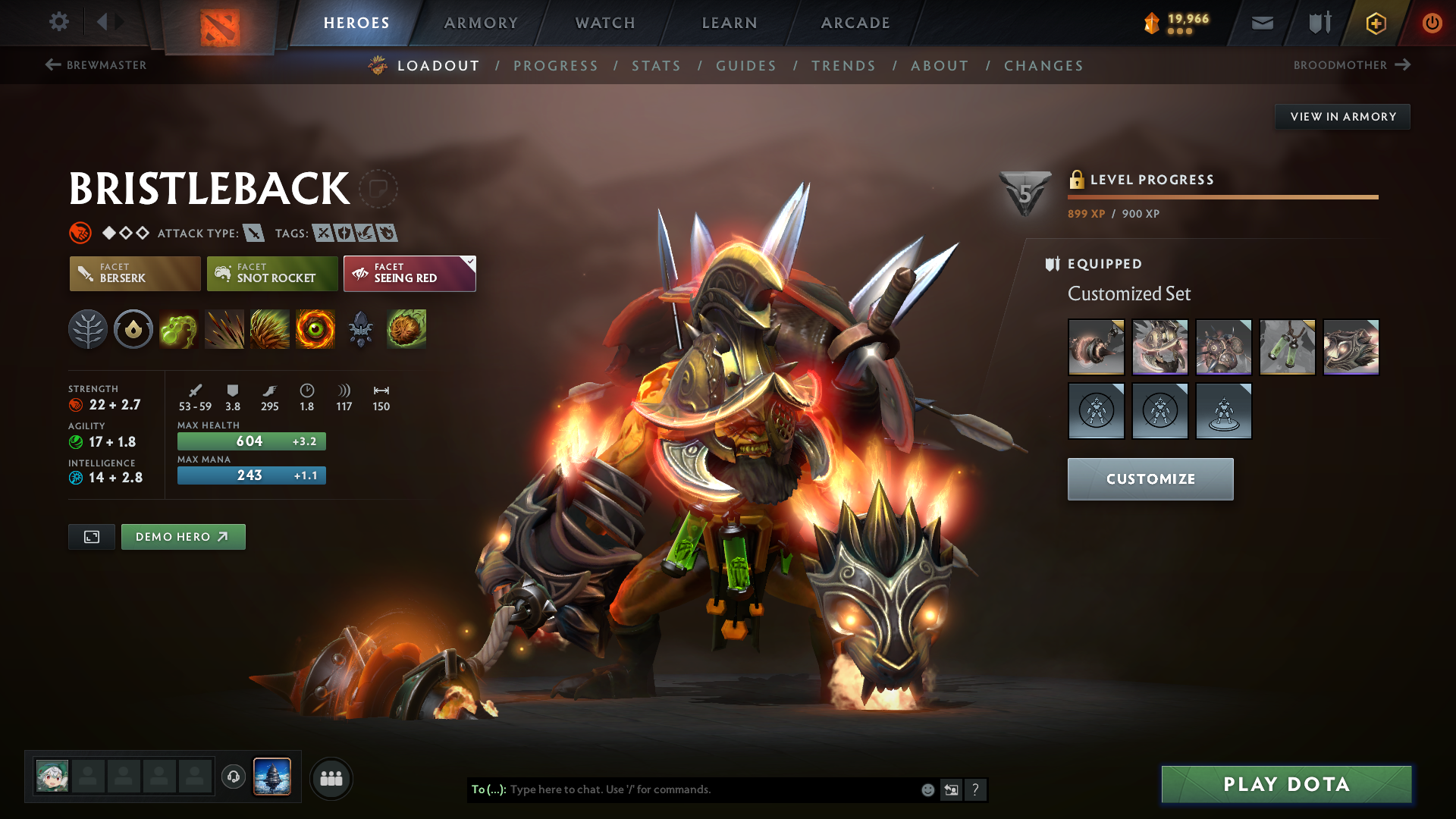
Task: Open the mailbox notifications icon
Action: point(1261,23)
